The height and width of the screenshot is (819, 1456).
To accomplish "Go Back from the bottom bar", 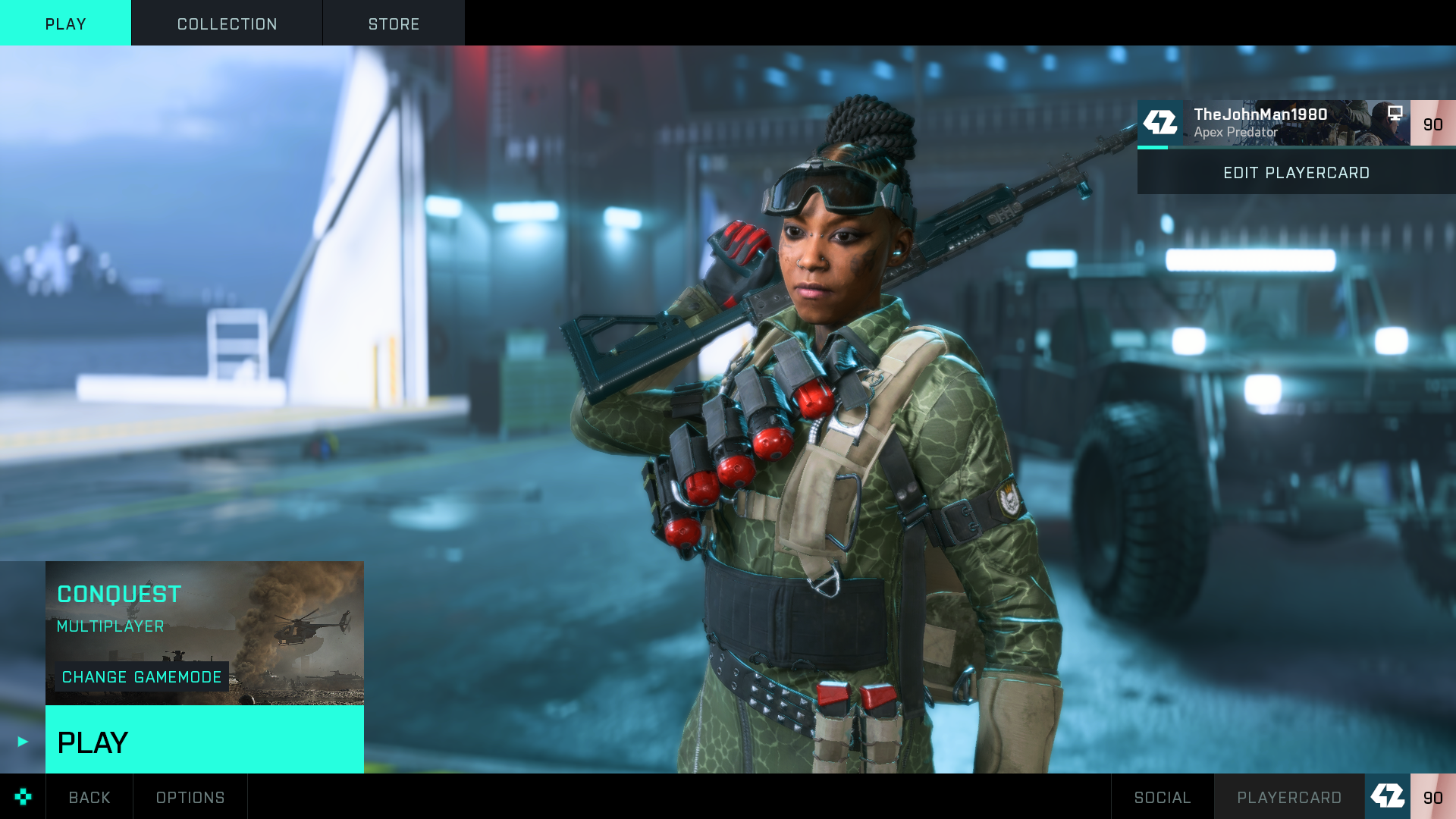I will [x=89, y=797].
